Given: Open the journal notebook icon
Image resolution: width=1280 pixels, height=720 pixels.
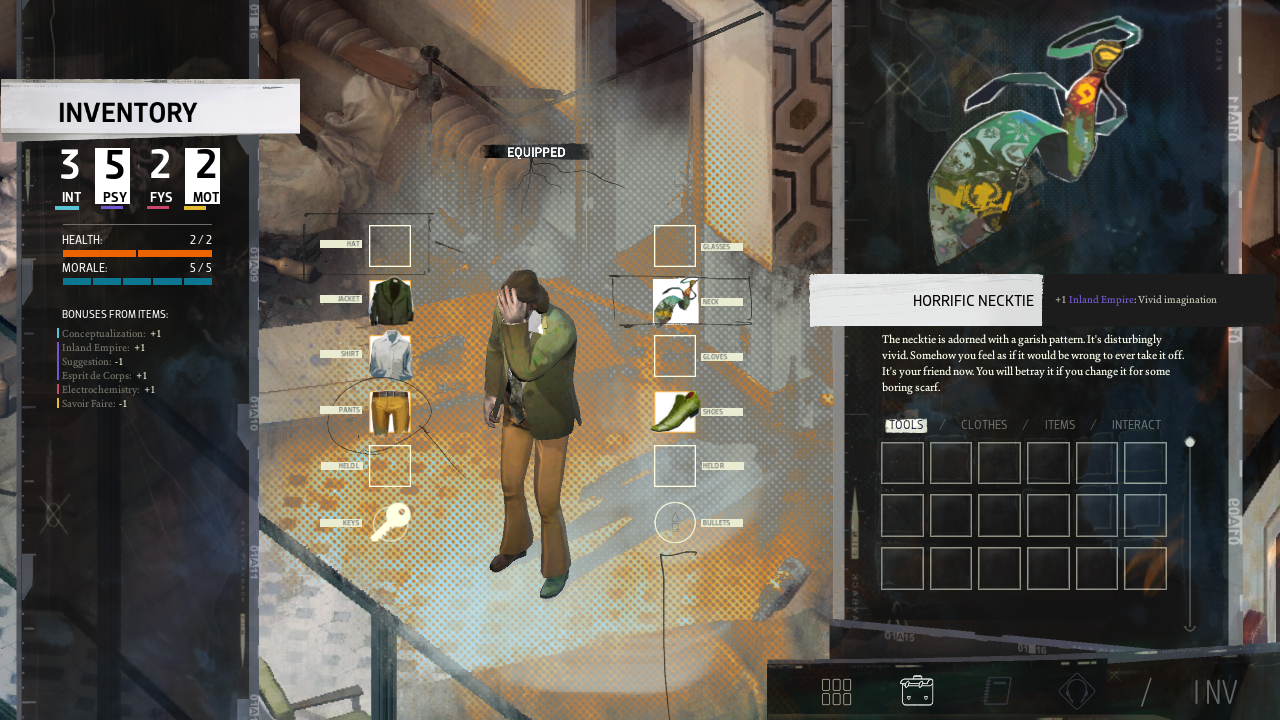Looking at the screenshot, I should [x=997, y=691].
